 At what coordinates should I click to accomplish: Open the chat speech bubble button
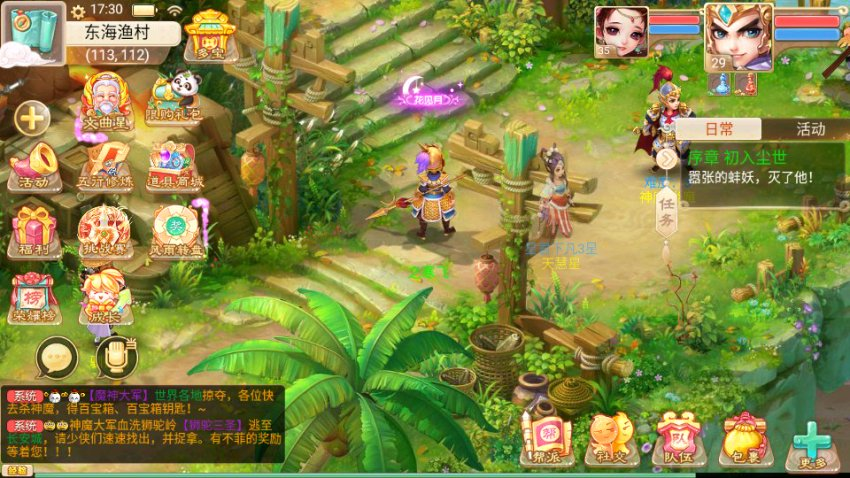click(x=56, y=356)
